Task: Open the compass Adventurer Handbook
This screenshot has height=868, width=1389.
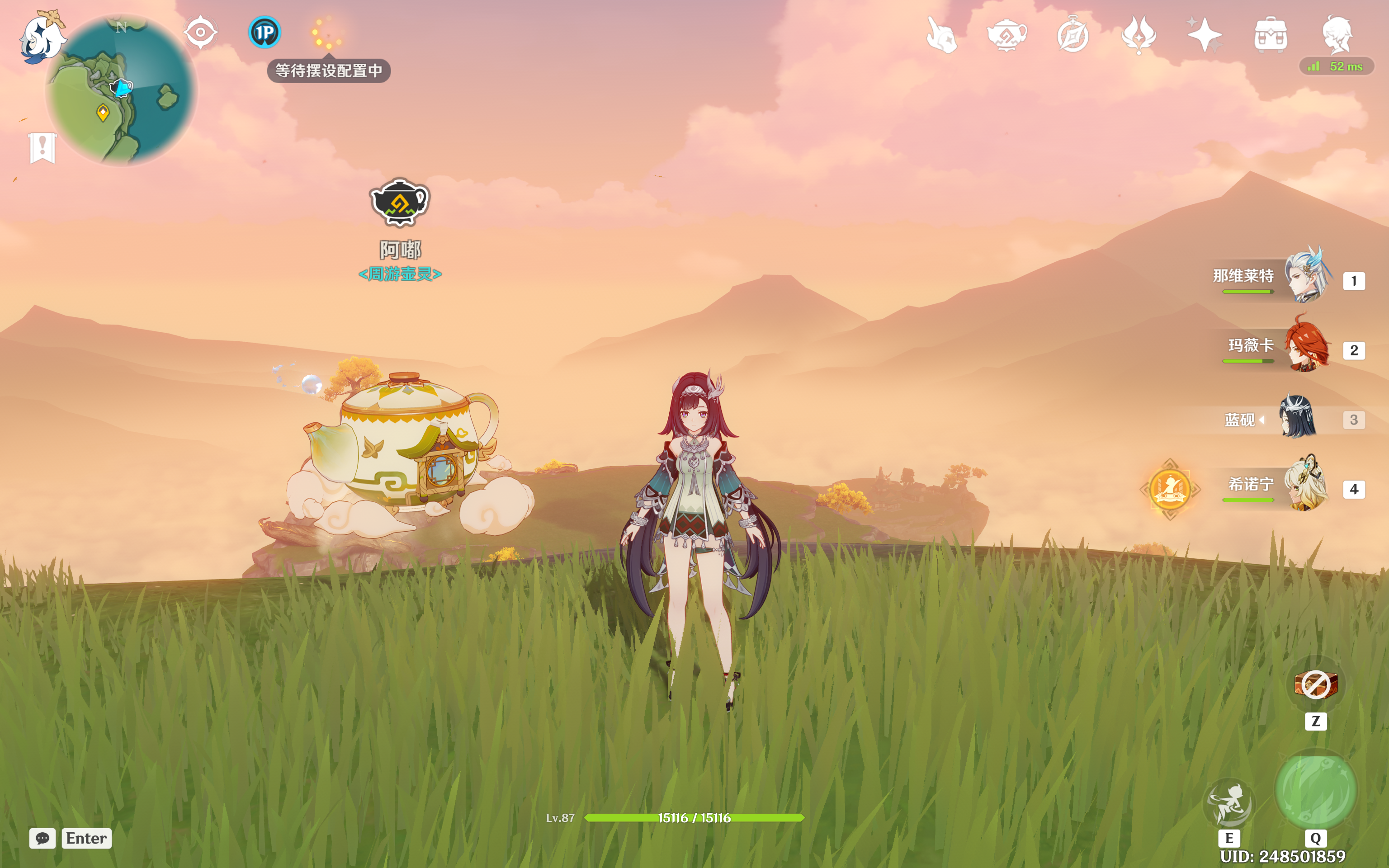Action: (x=1072, y=36)
